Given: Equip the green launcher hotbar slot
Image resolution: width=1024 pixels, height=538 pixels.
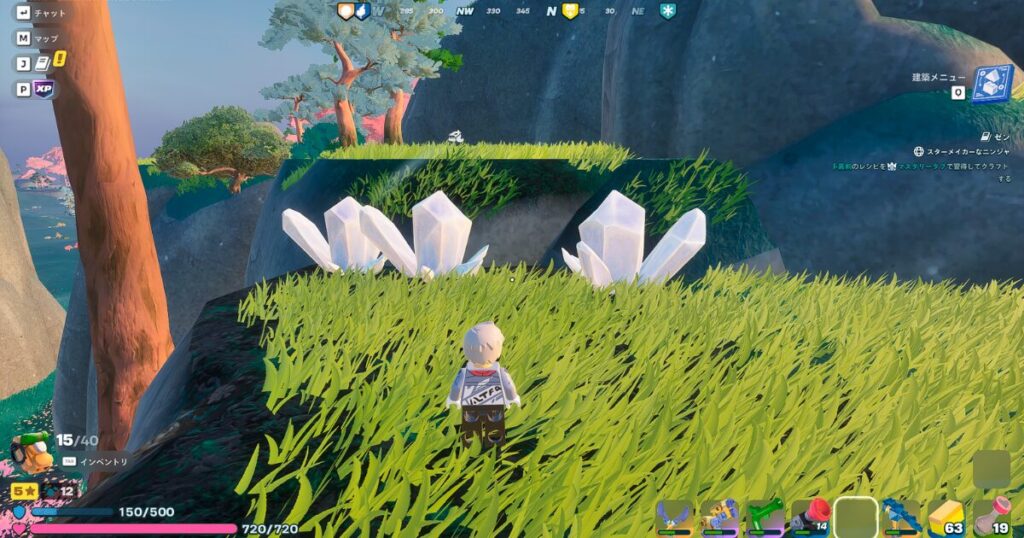Looking at the screenshot, I should [765, 516].
